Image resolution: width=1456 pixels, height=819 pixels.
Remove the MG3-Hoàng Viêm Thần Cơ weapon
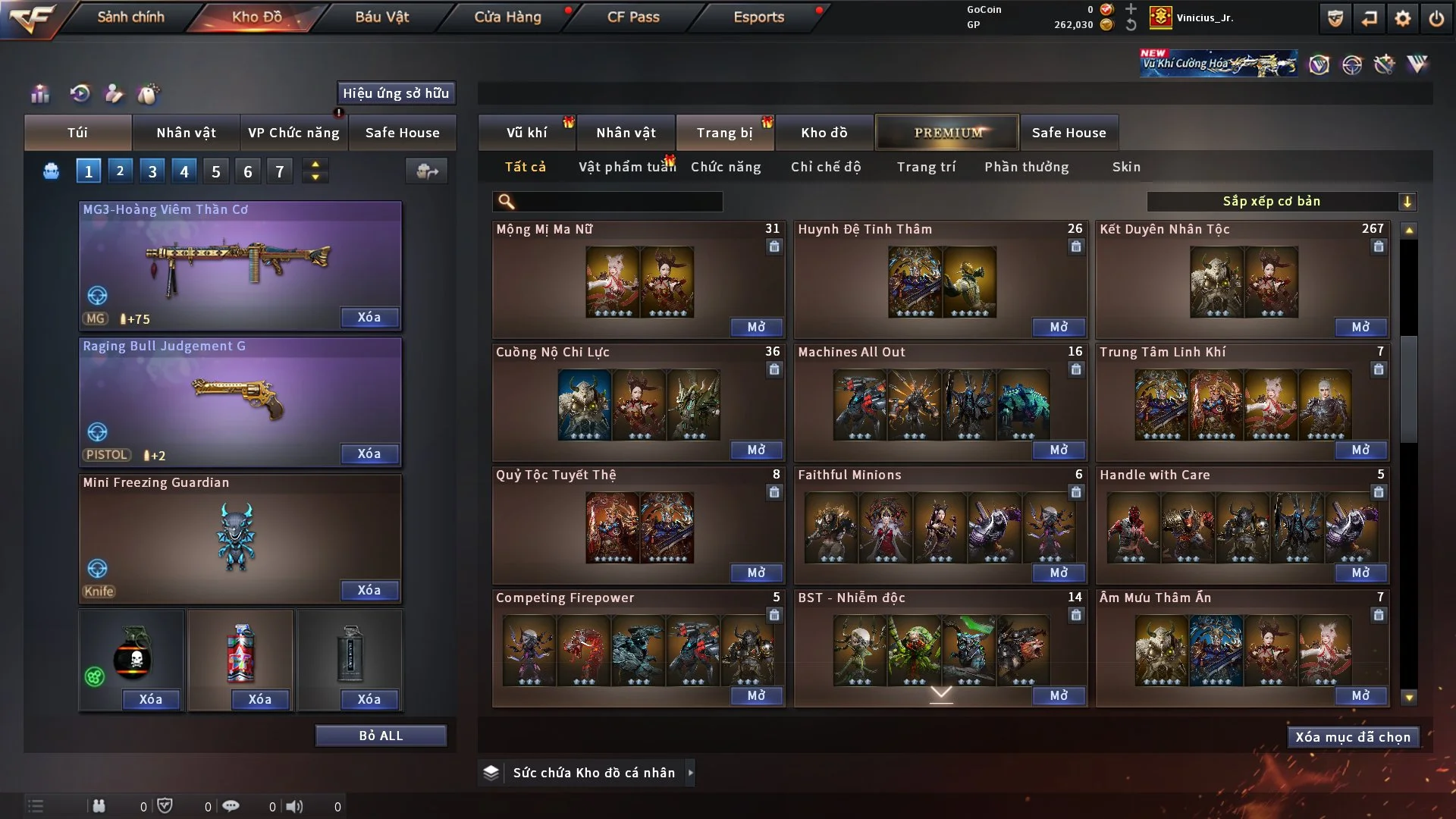(369, 317)
